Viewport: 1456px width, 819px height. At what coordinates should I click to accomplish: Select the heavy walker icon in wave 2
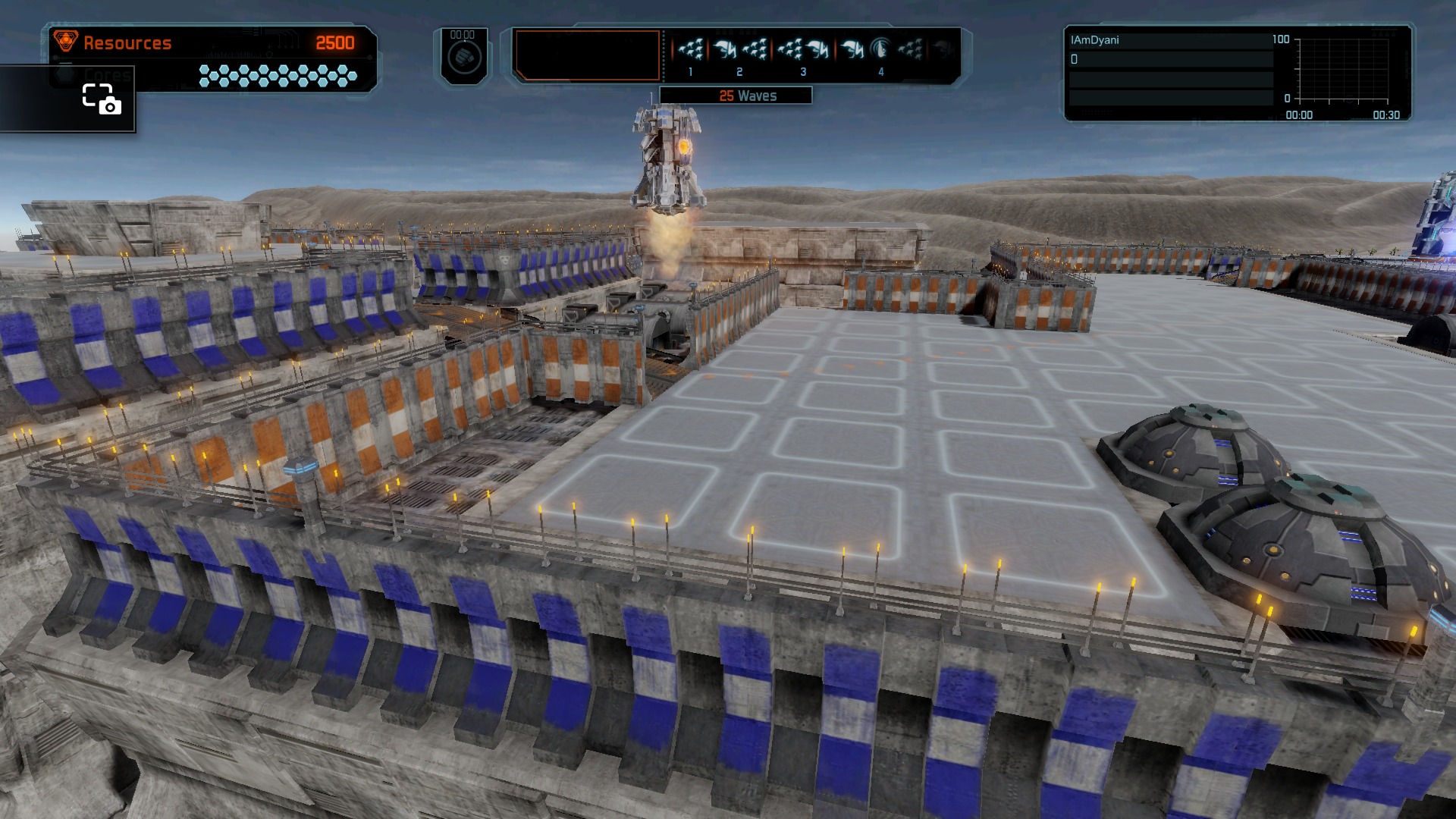(x=724, y=48)
